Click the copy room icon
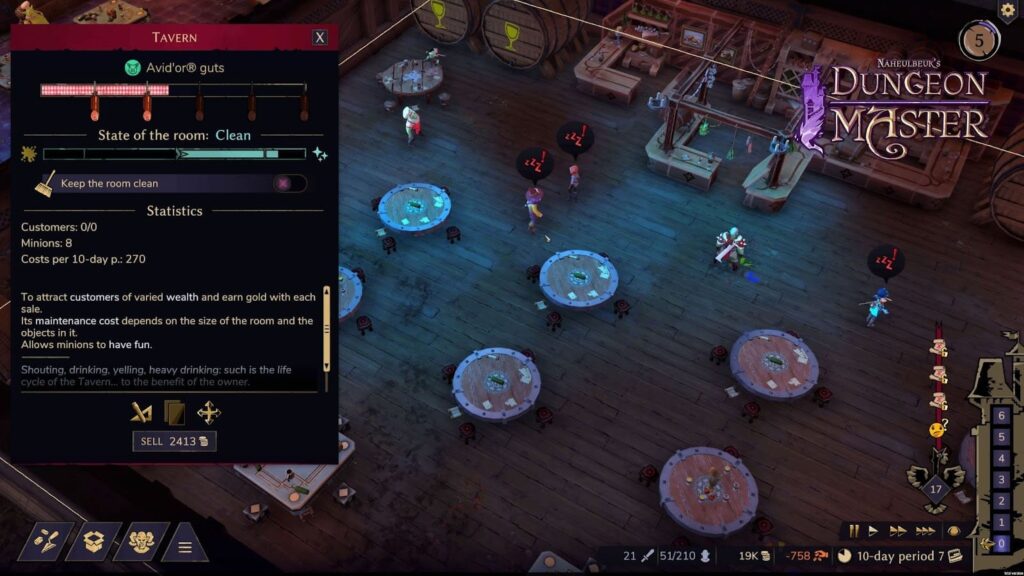This screenshot has height=576, width=1024. (x=175, y=412)
